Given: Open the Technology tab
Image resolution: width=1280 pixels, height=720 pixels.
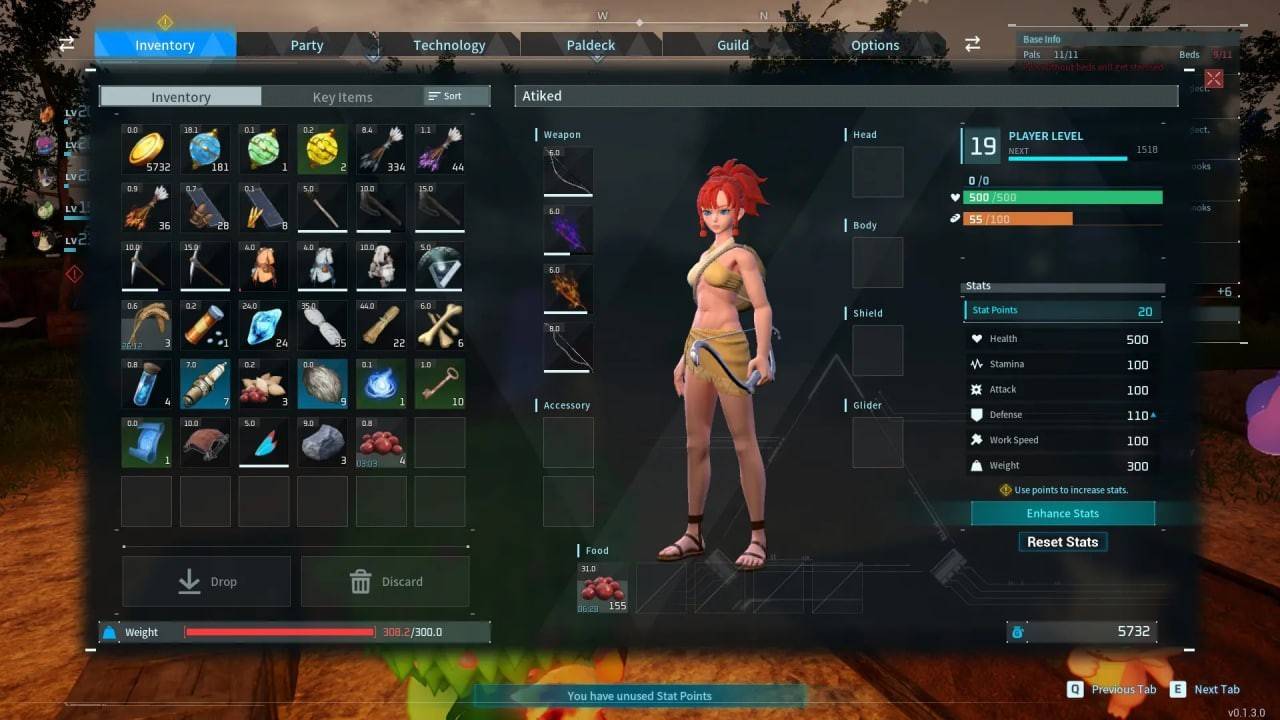Looking at the screenshot, I should [x=448, y=45].
